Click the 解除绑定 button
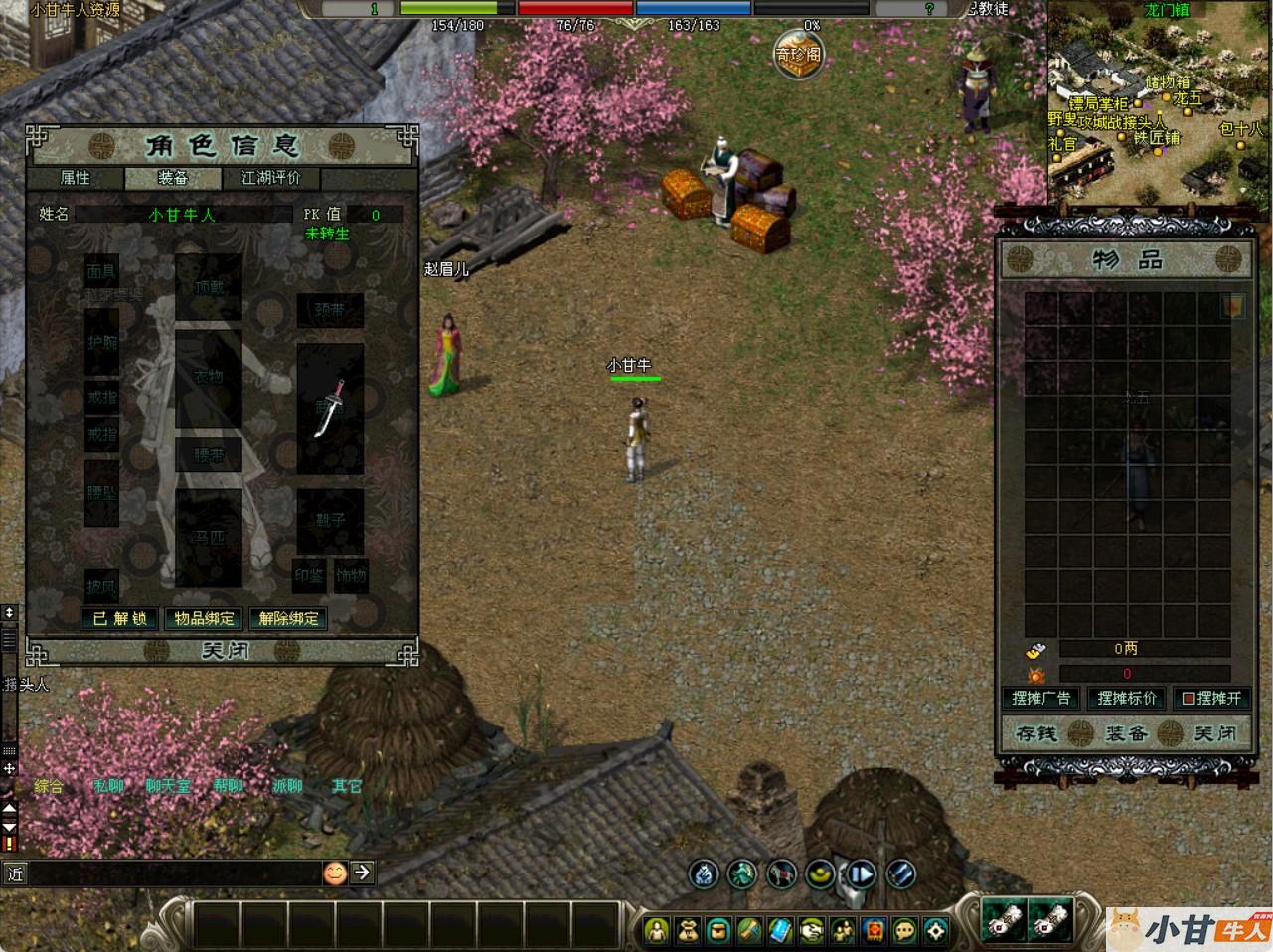 coord(288,618)
